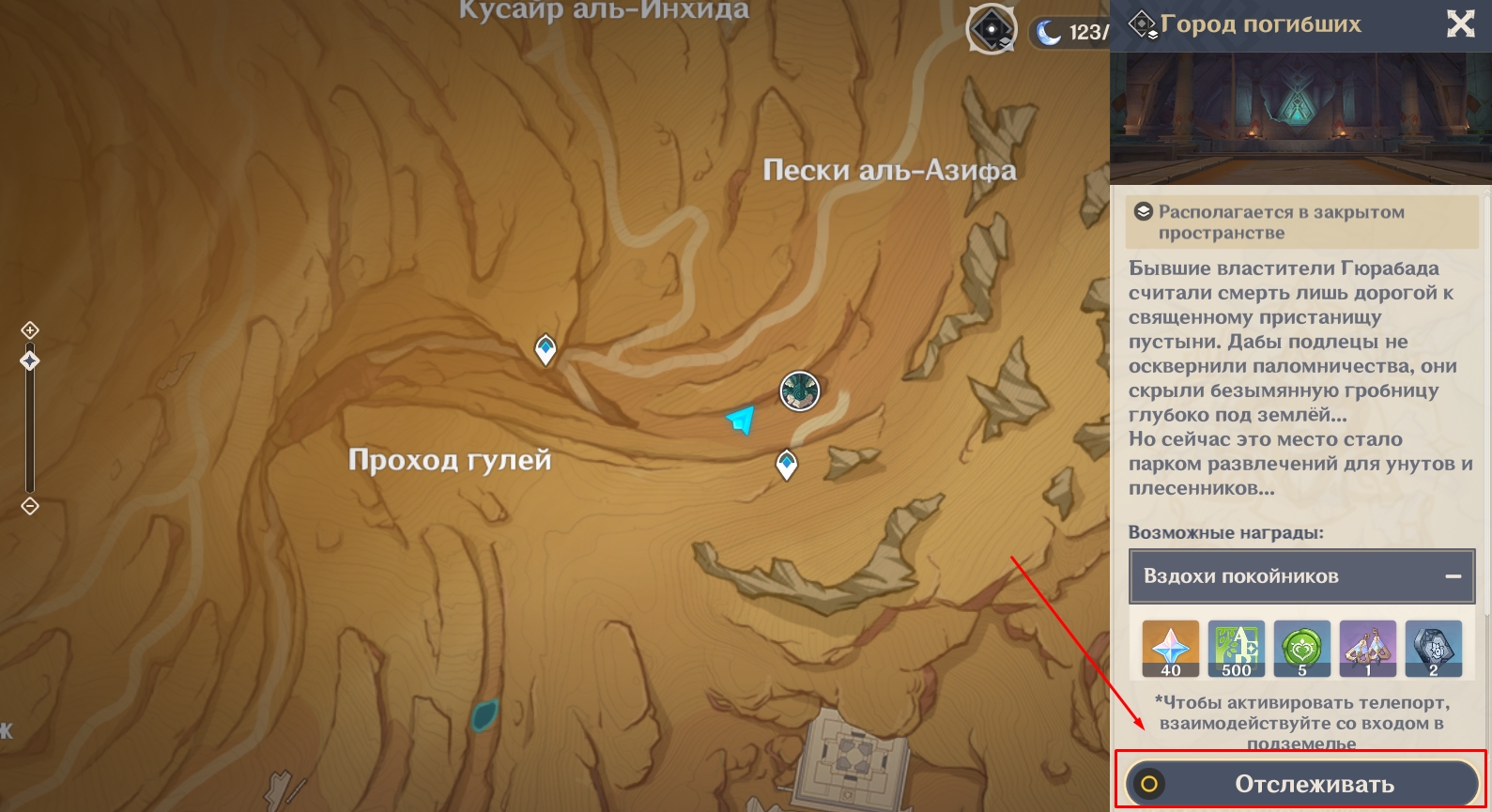
Task: Select the teleport waypoint below the domain marker
Action: (x=786, y=464)
